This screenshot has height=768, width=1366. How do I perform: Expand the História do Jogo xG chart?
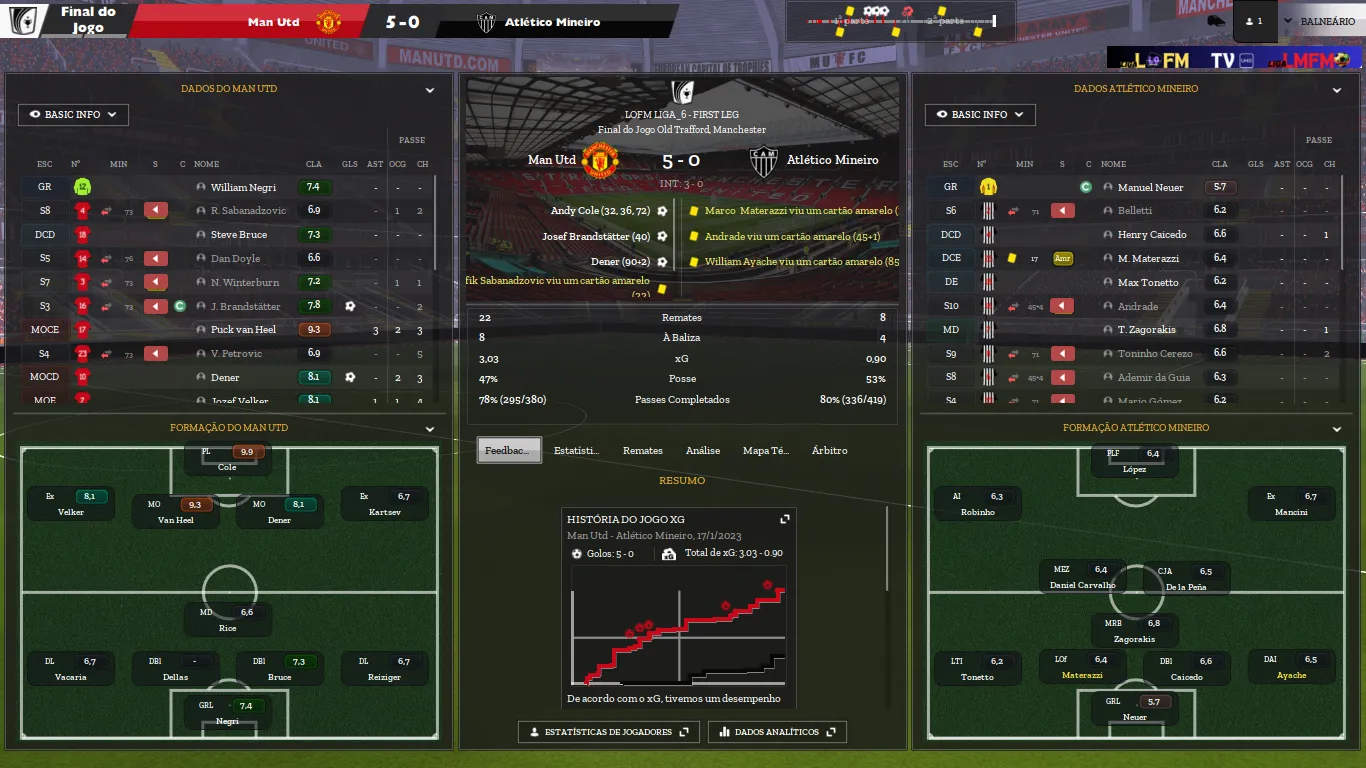point(785,519)
